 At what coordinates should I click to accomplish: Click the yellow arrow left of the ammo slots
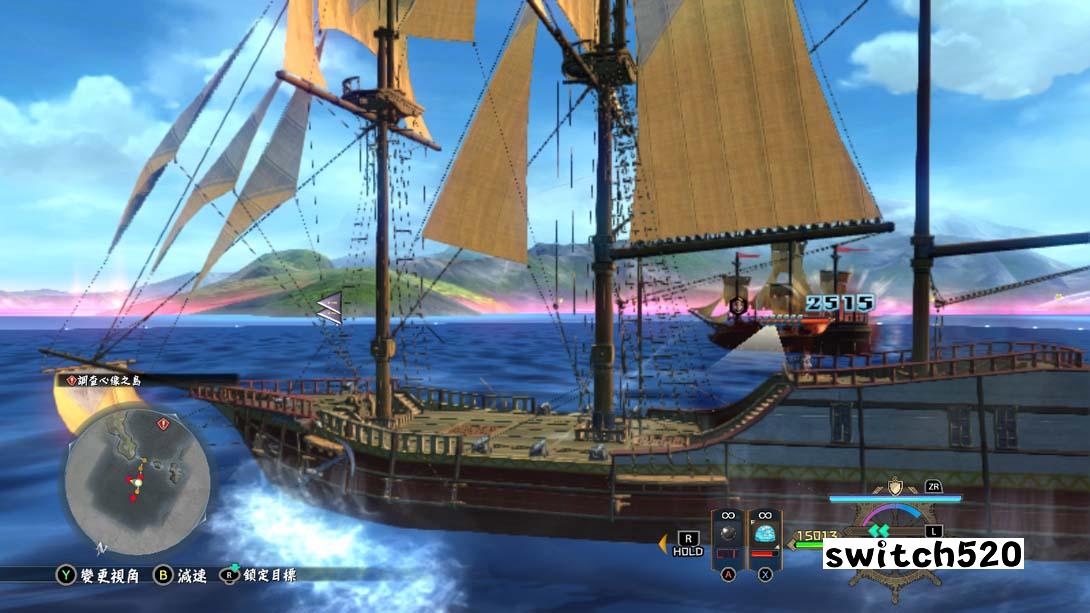(662, 544)
